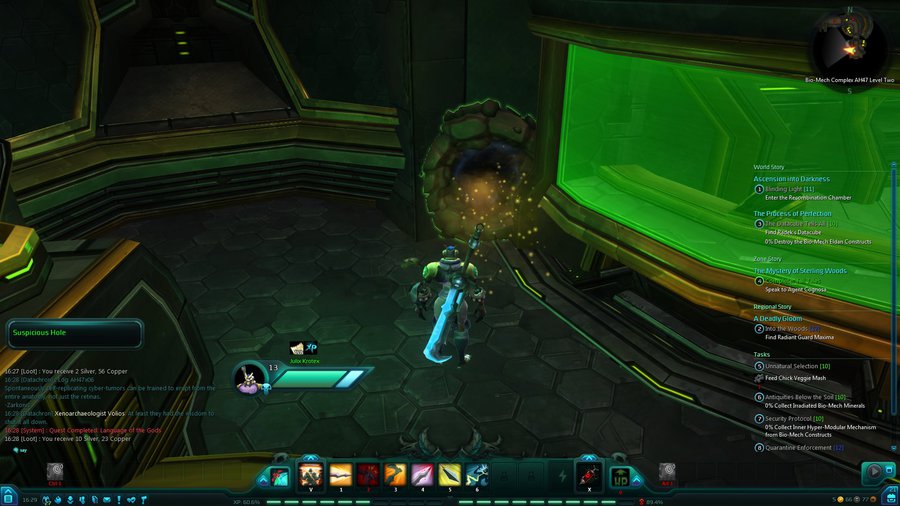Click the player character portrait
The image size is (900, 506).
(248, 377)
